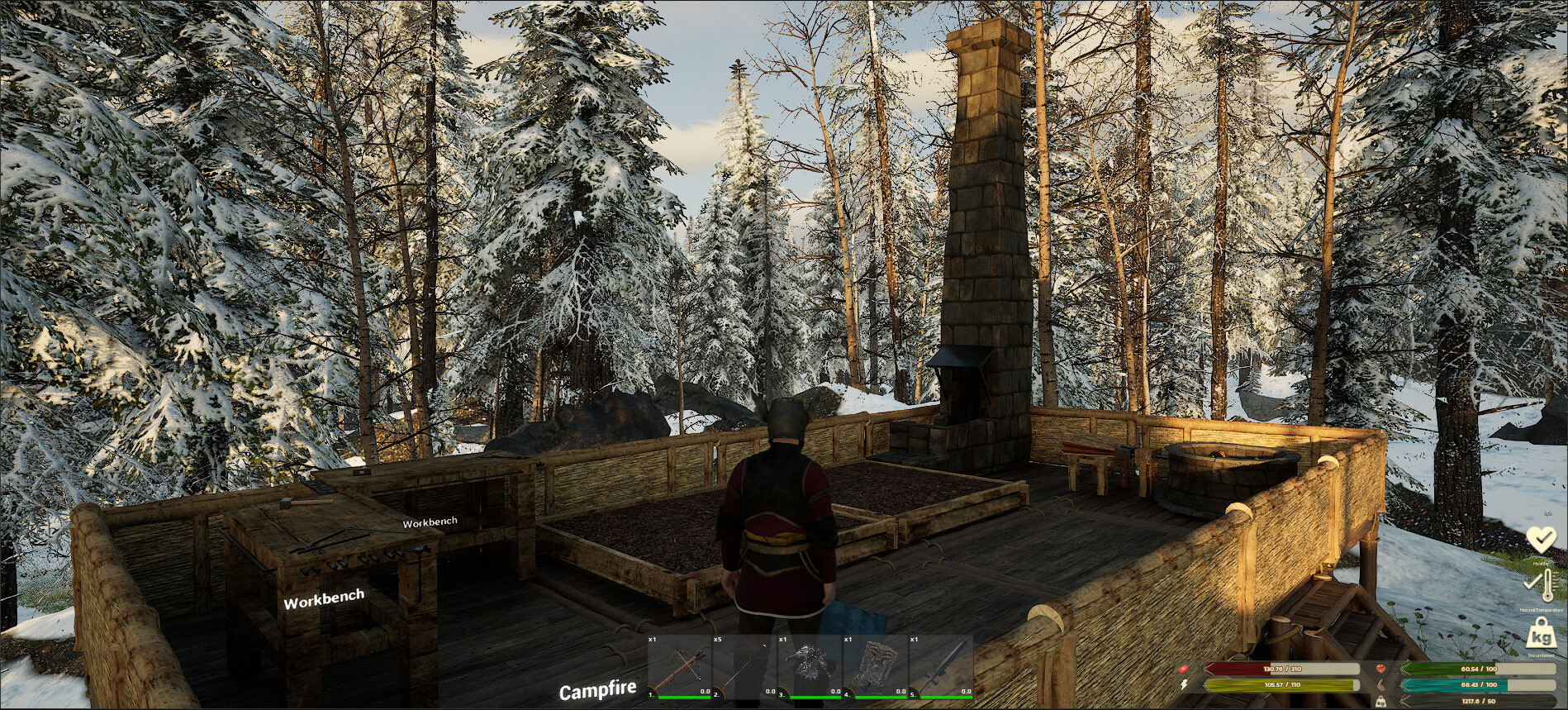Select the arrow item in hotbar slot 2
Screen dimensions: 1568x710
click(x=742, y=671)
